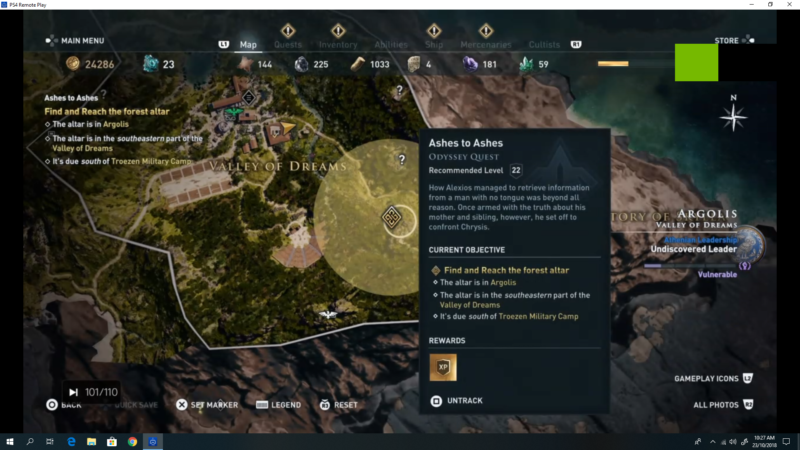Show the Mercenaries tab
This screenshot has width=800, height=450.
click(x=486, y=44)
